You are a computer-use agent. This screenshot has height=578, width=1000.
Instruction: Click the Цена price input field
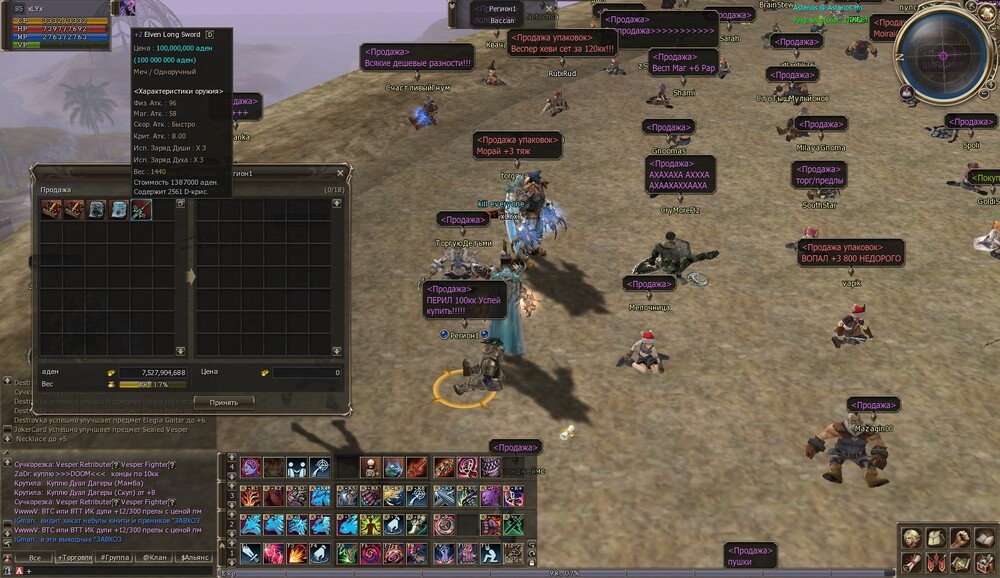coord(306,372)
